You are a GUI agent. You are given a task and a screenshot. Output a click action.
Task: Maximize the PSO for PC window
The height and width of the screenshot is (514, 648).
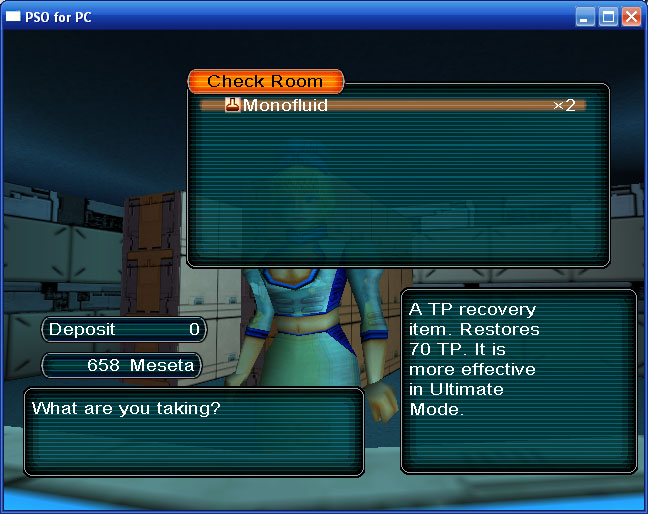(608, 16)
